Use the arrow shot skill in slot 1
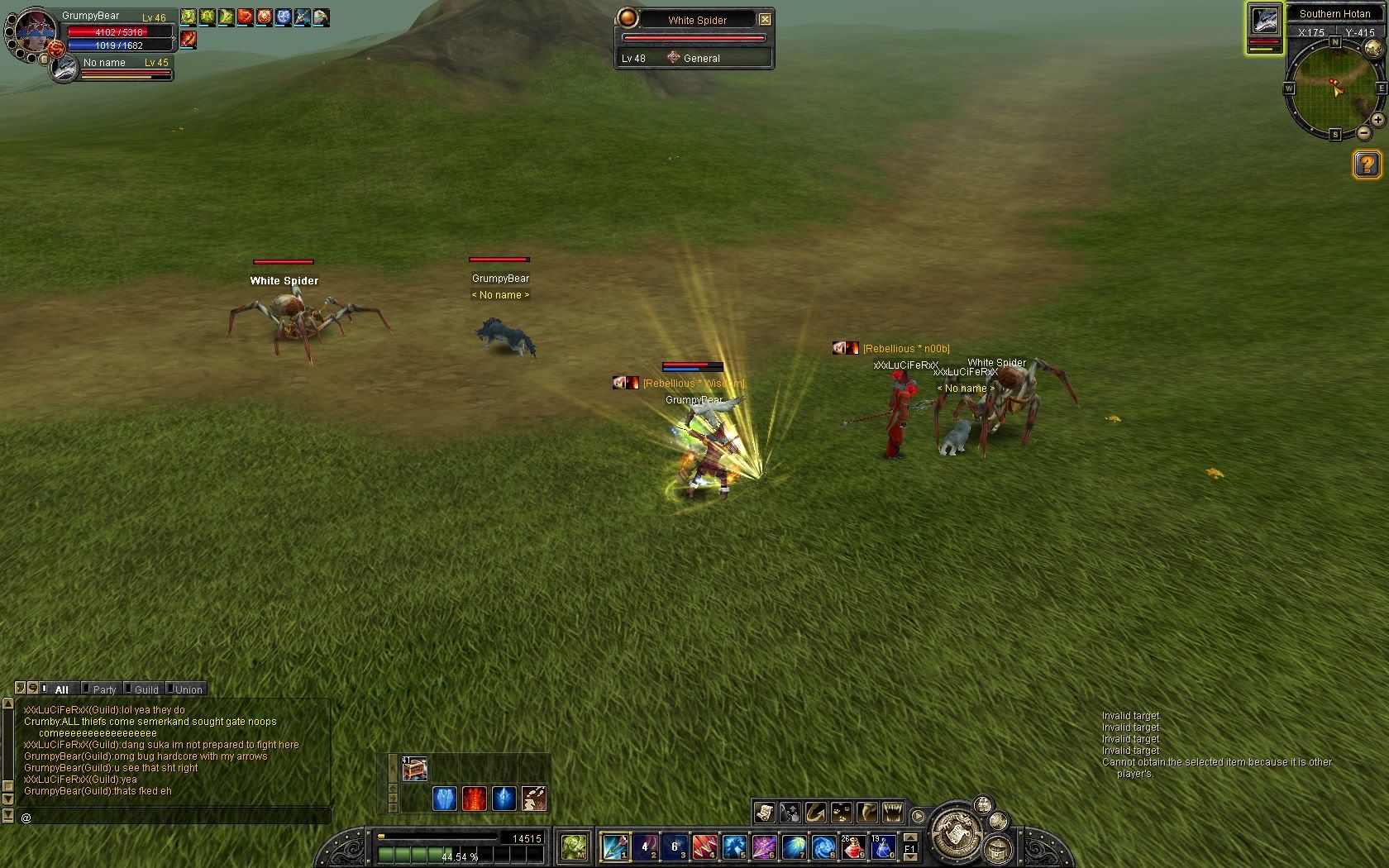The width and height of the screenshot is (1389, 868). pyautogui.click(x=615, y=847)
